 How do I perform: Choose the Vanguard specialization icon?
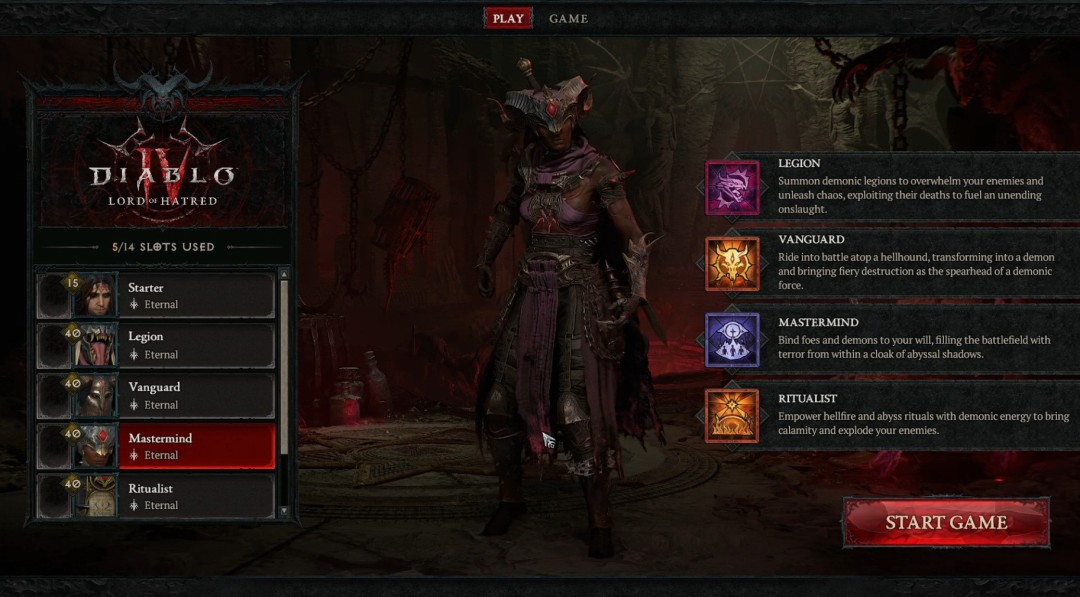pos(732,264)
